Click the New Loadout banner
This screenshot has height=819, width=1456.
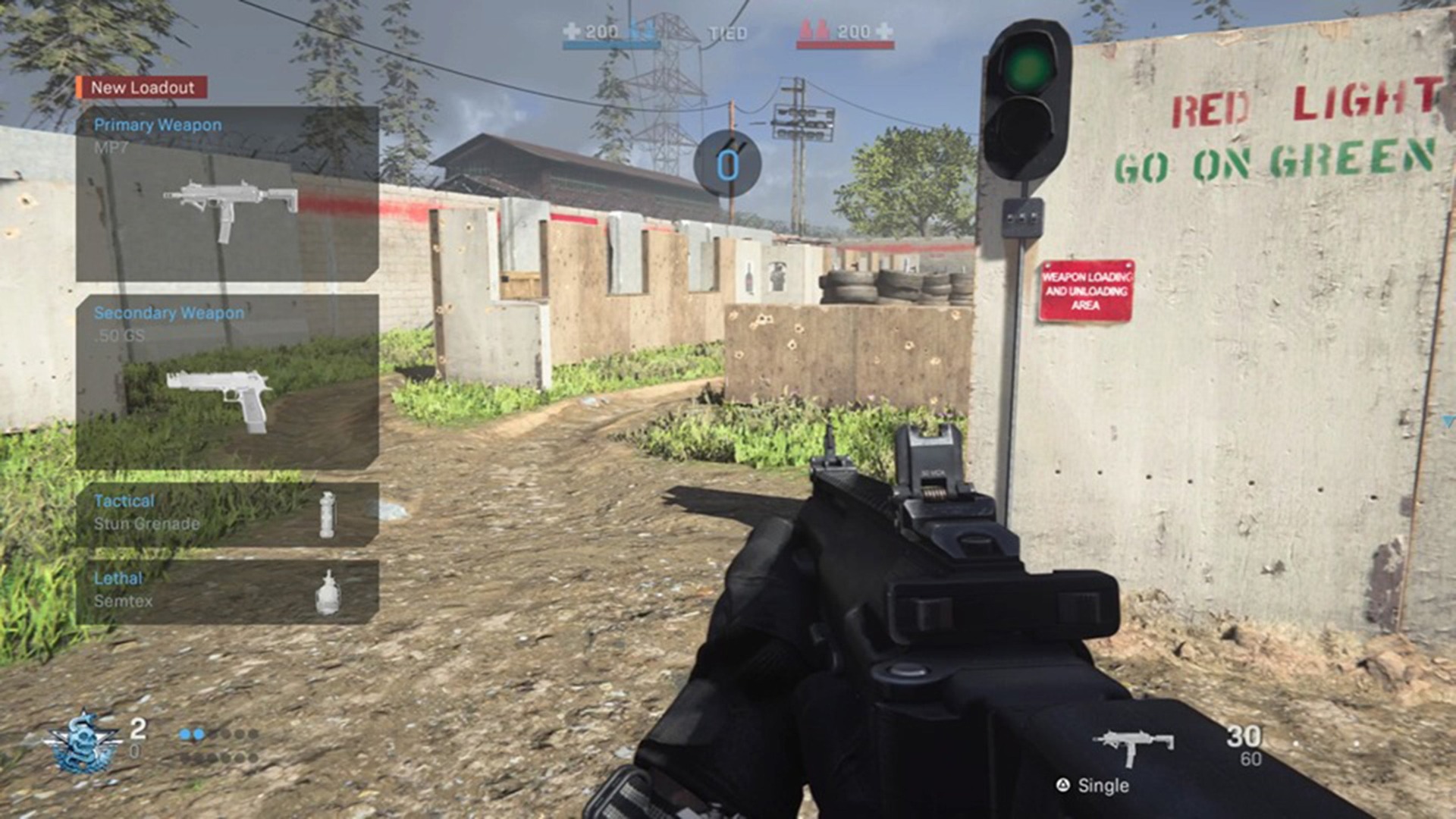point(144,87)
